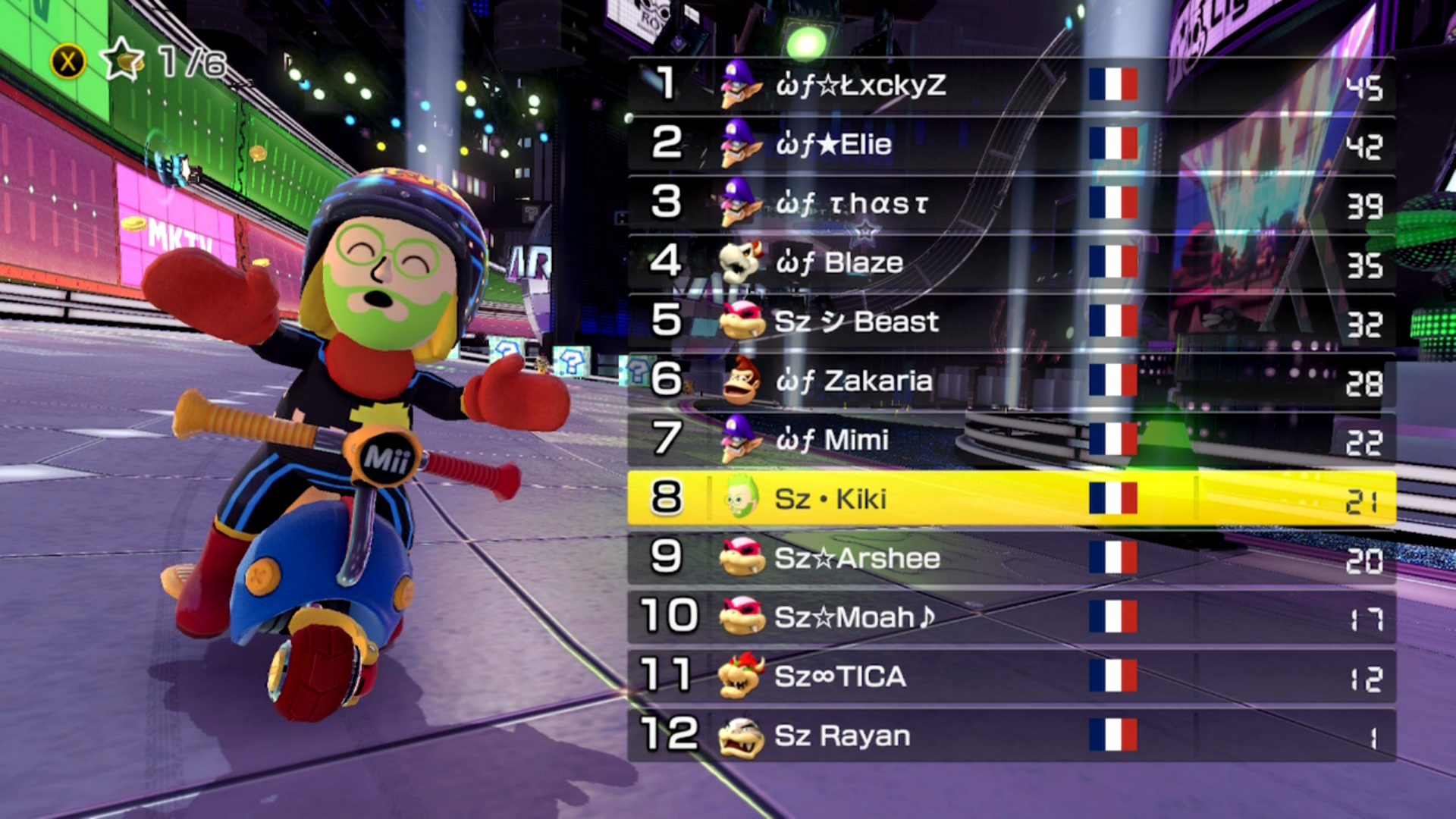The width and height of the screenshot is (1456, 819).
Task: Select first-place player ŁxckyZ's row
Action: tap(1012, 85)
